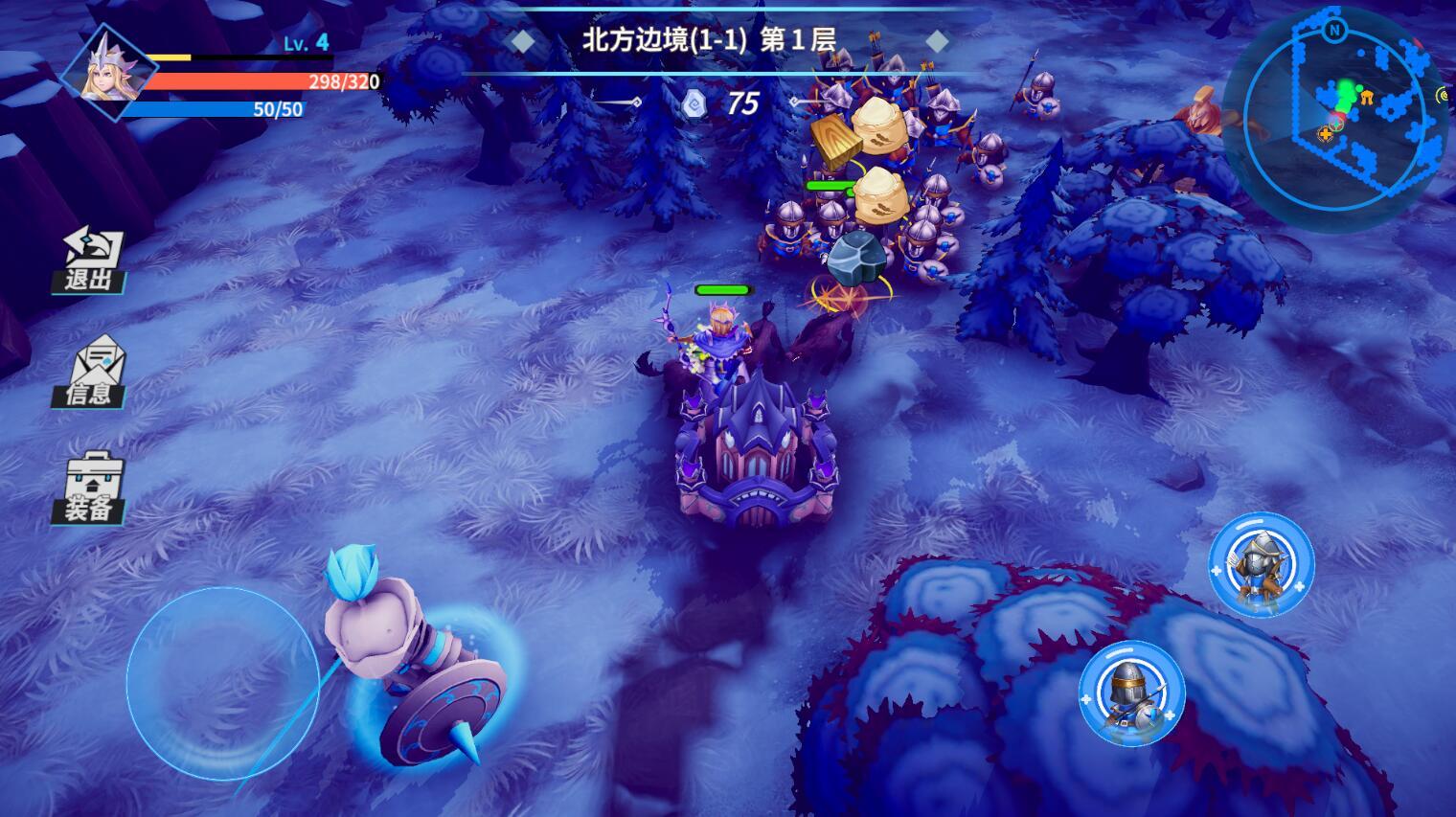Click the plus marker on knight summon circle
This screenshot has width=1456, height=817.
tap(1084, 700)
